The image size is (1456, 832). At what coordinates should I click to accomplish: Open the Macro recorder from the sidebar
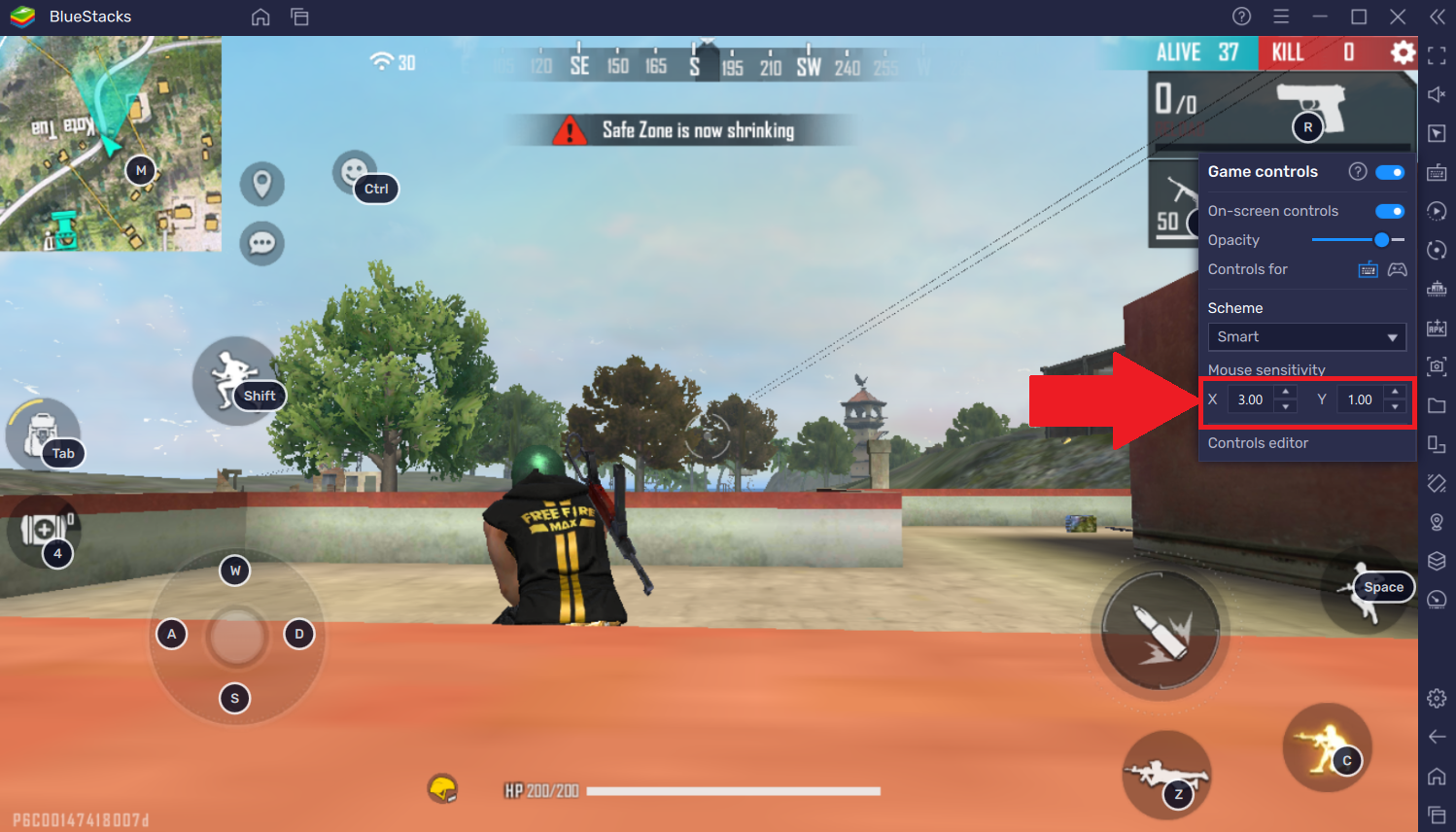point(1438,211)
